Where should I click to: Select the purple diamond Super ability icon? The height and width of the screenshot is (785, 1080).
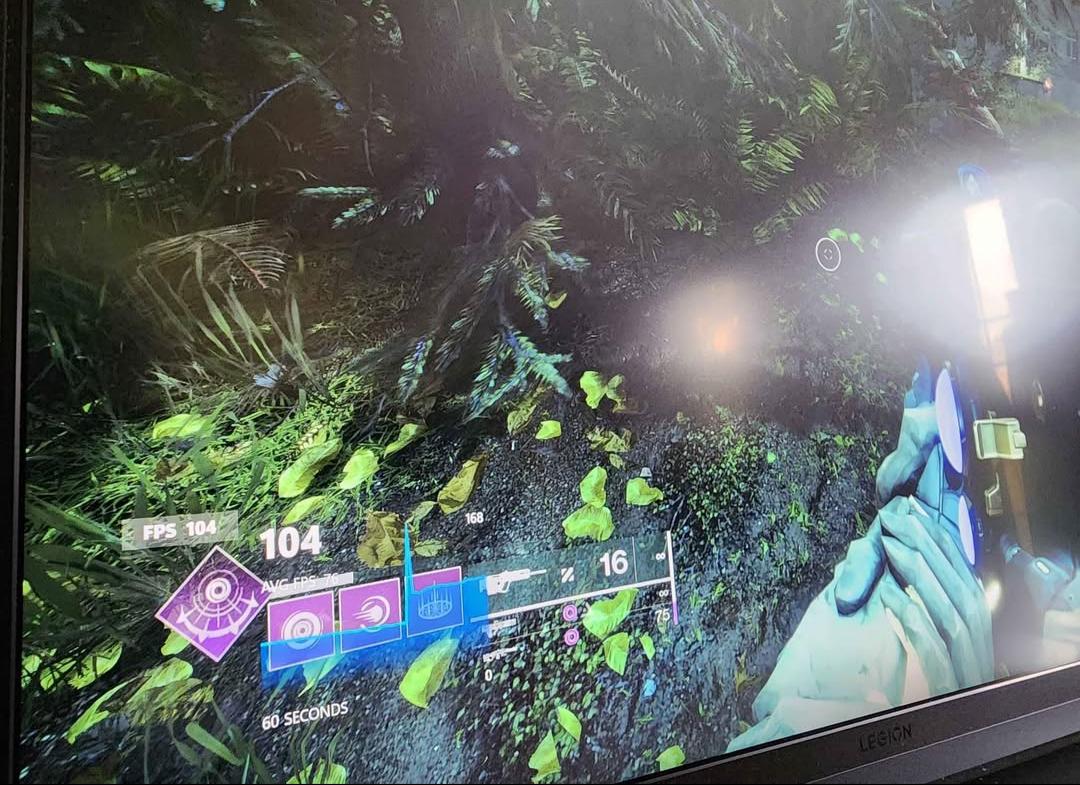point(213,603)
